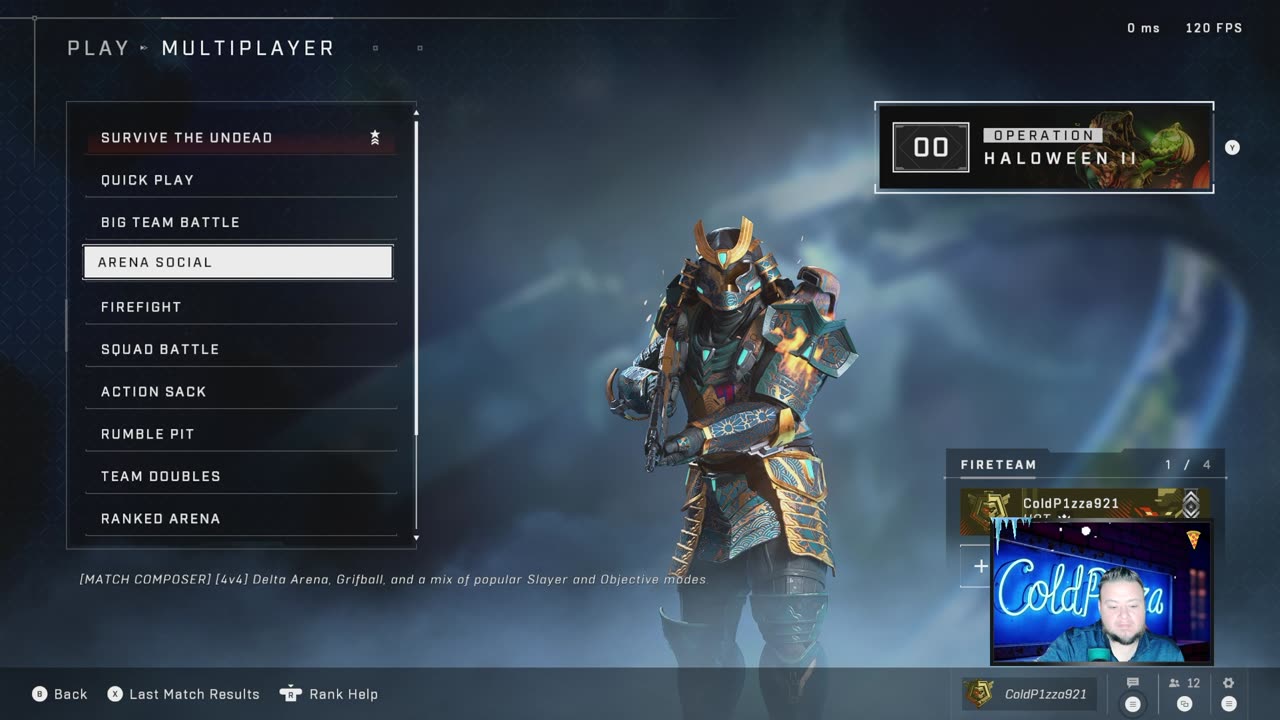This screenshot has height=720, width=1280.
Task: Select the Action Sack playlist
Action: click(239, 392)
